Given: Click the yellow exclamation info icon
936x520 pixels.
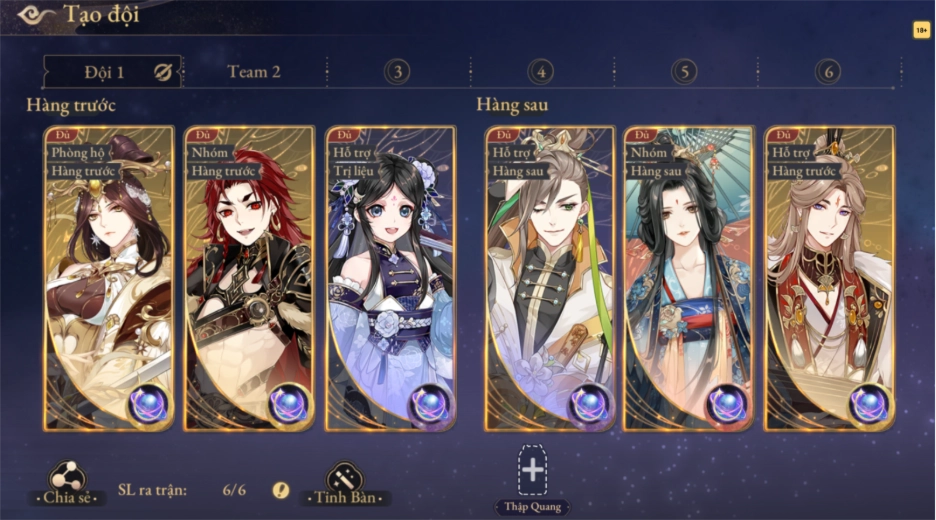Looking at the screenshot, I should [281, 490].
